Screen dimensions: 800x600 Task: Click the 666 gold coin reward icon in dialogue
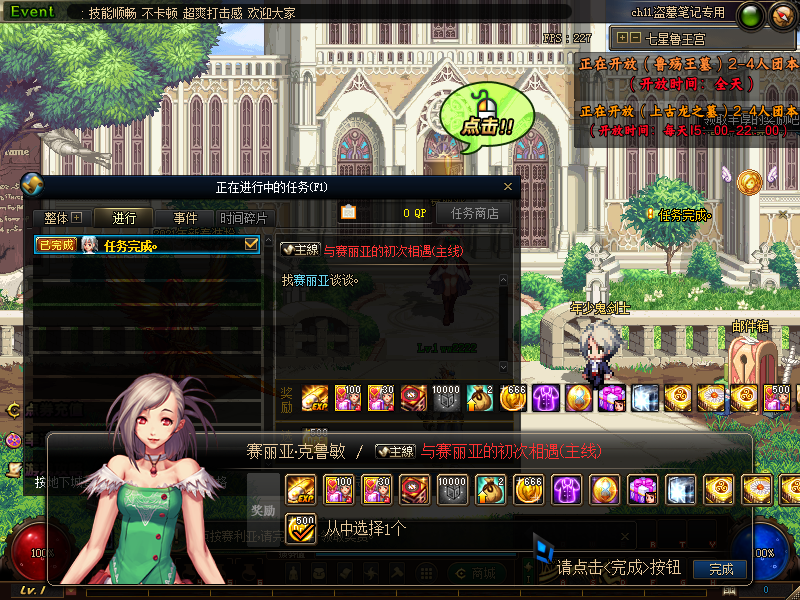tap(528, 490)
